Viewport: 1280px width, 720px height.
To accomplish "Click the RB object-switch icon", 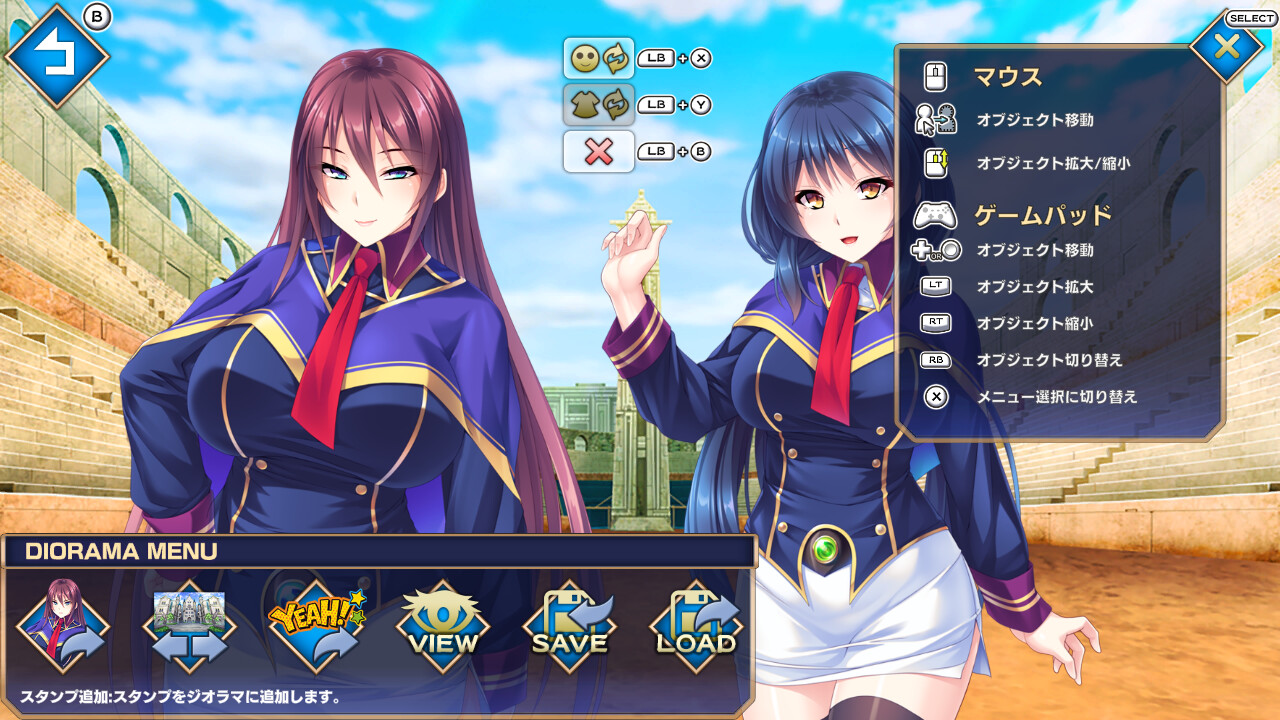I will pos(934,360).
